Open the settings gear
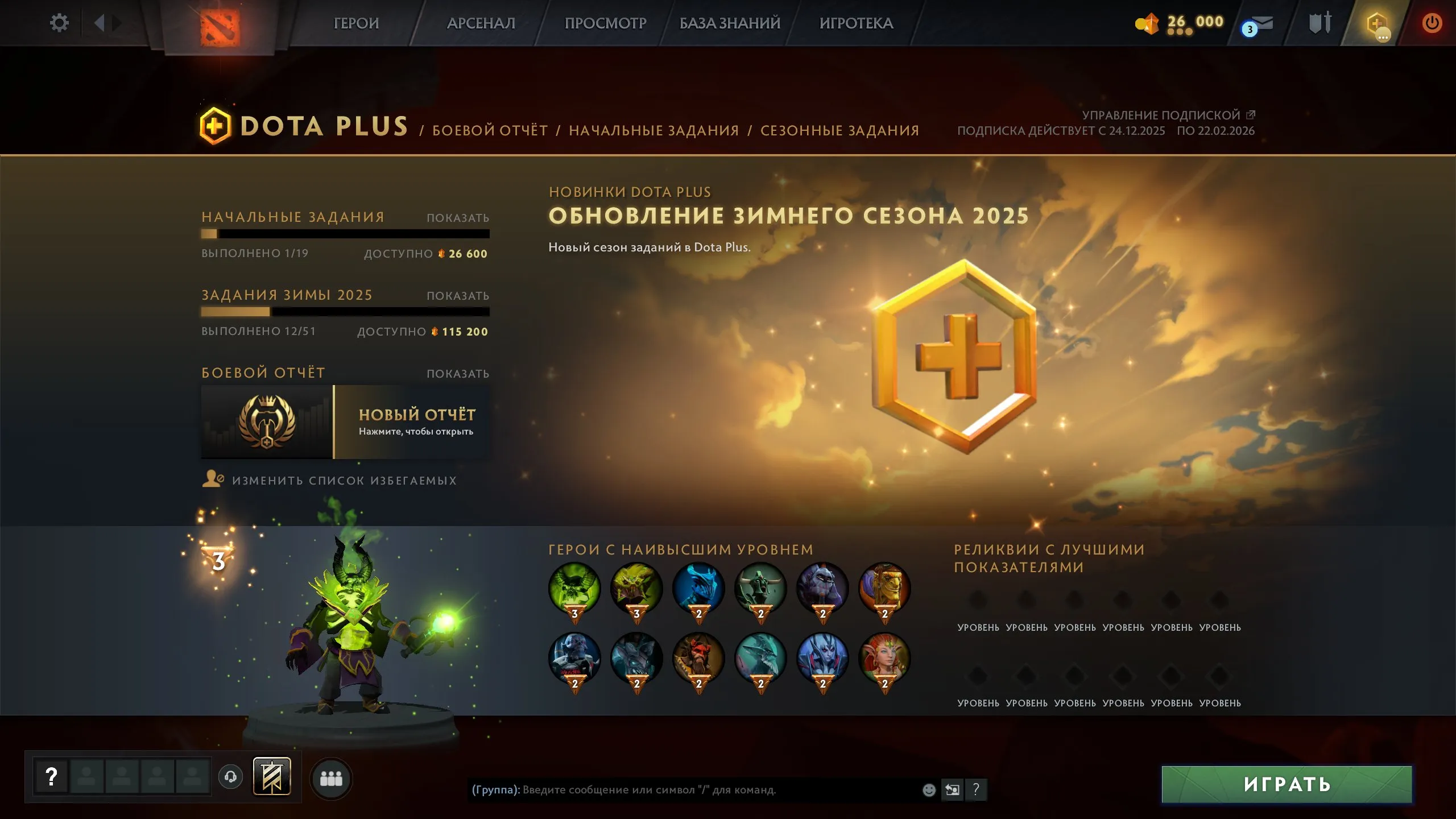This screenshot has height=819, width=1456. 59,23
